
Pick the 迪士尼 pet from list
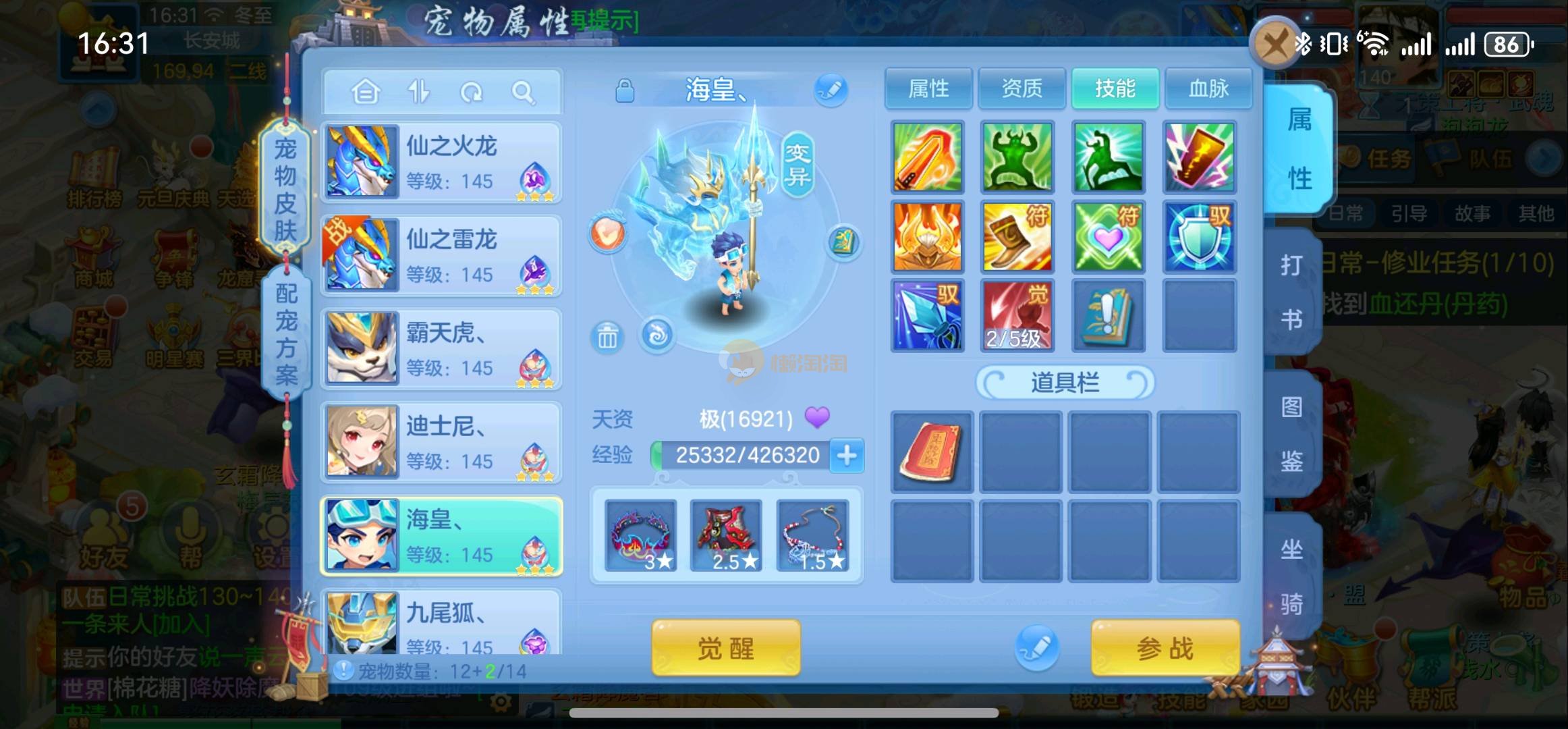pyautogui.click(x=441, y=441)
